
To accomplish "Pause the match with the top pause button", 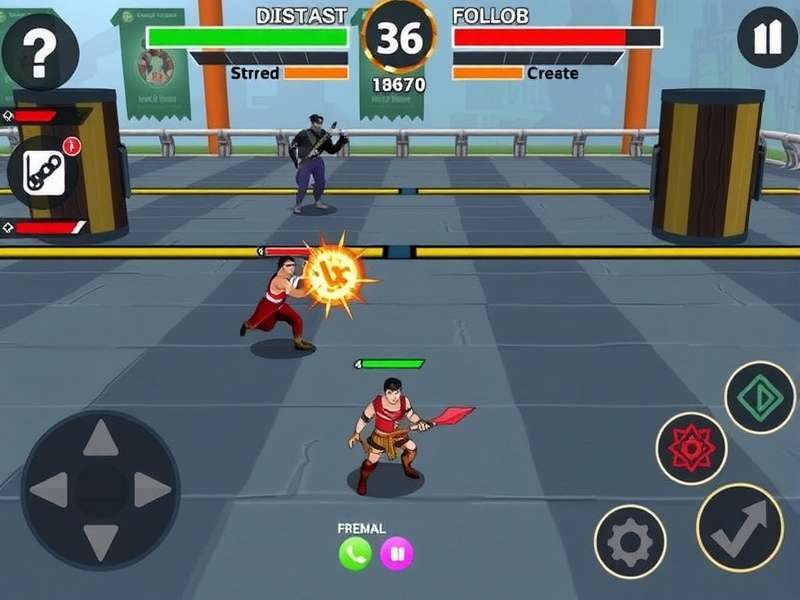I will coord(767,40).
